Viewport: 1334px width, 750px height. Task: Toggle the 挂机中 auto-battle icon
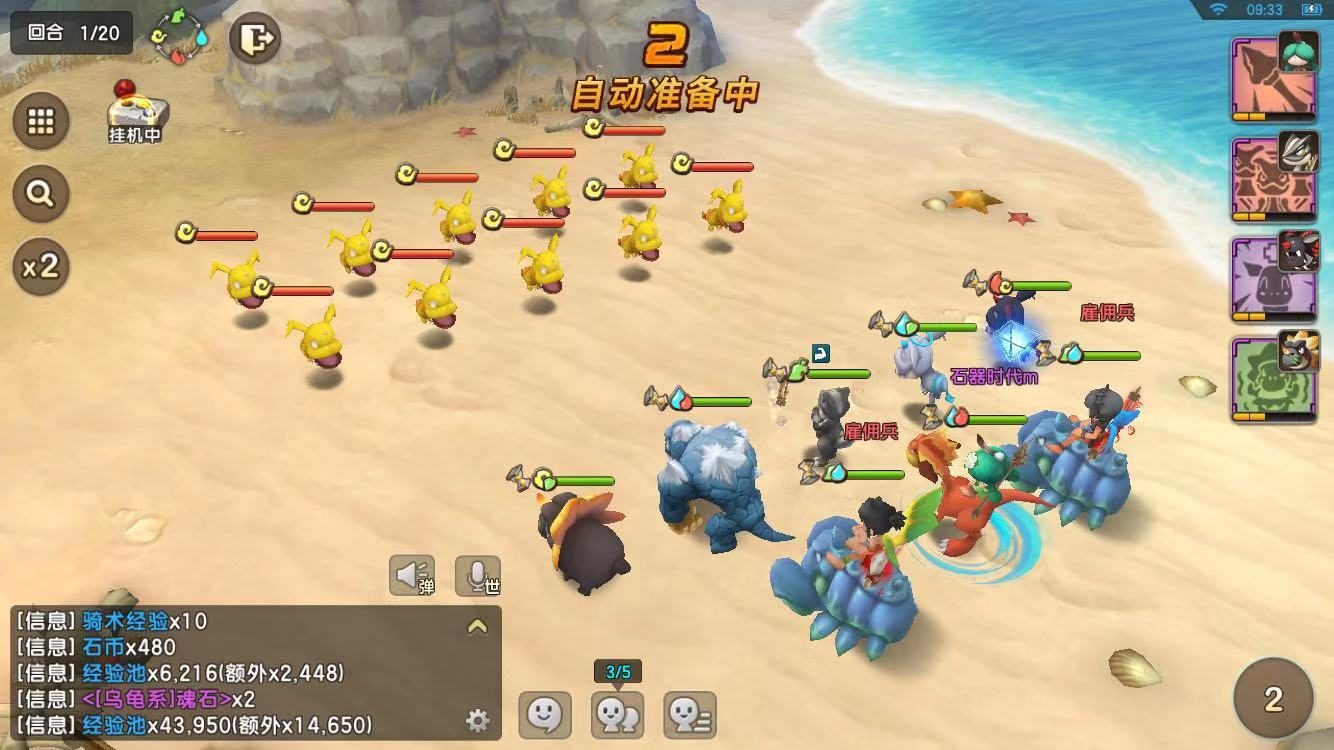click(x=136, y=112)
